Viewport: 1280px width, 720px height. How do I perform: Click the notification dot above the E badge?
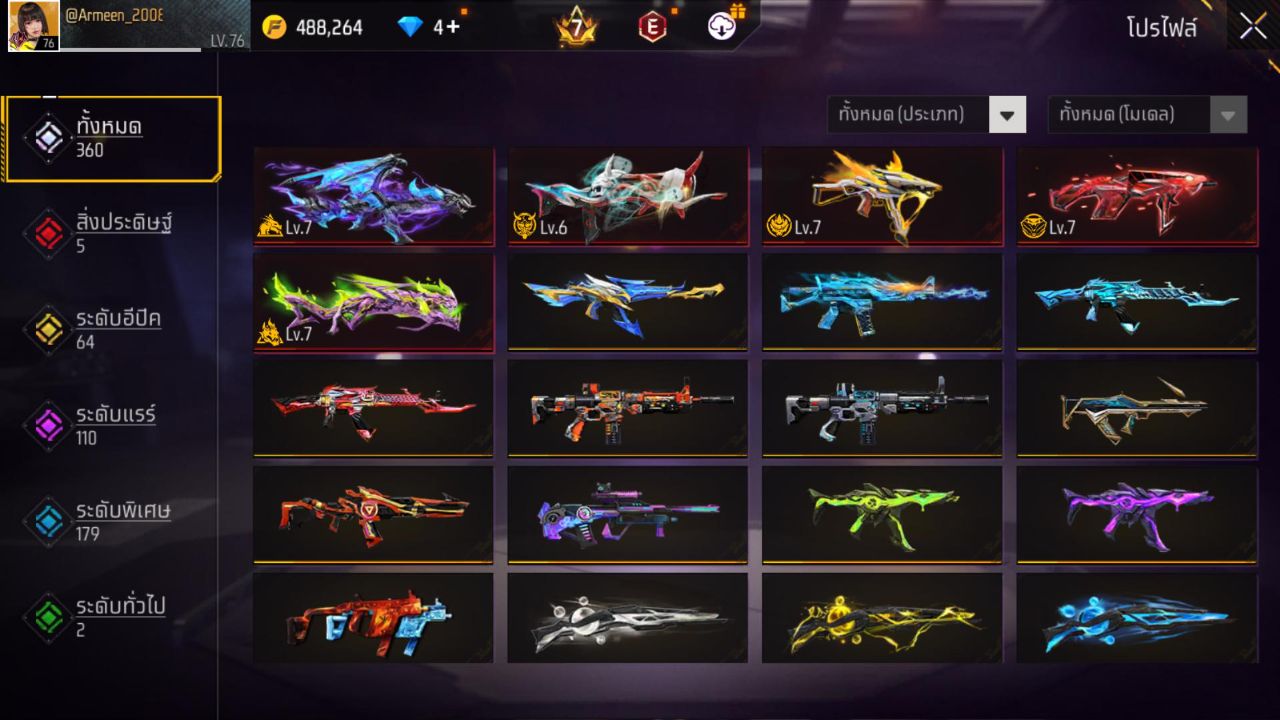[674, 12]
